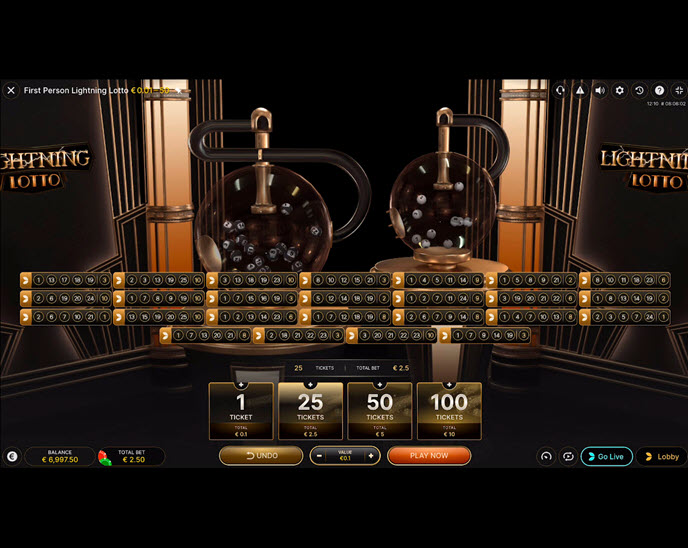This screenshot has width=688, height=548.
Task: Show the help question mark panel
Action: point(659,90)
